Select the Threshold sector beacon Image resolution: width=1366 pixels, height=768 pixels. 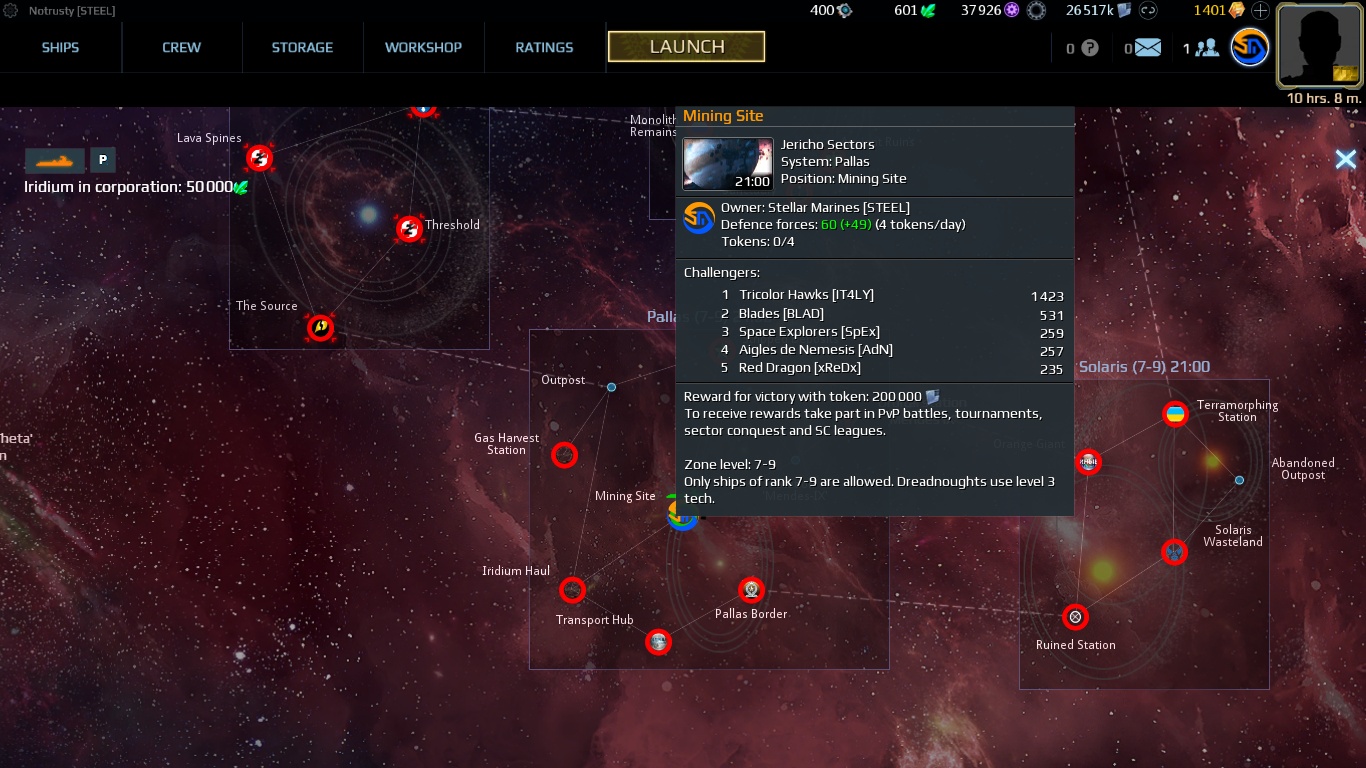pos(410,229)
